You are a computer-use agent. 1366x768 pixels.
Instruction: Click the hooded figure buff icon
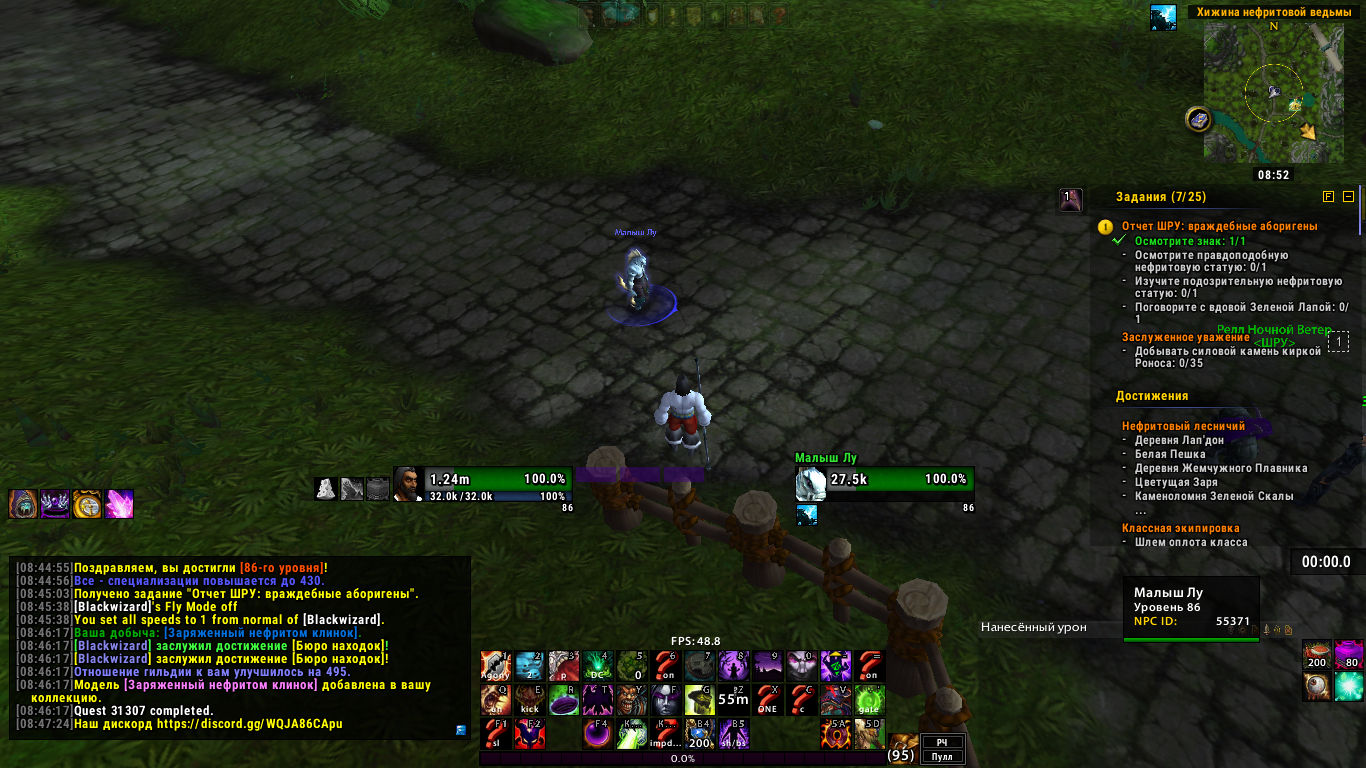pyautogui.click(x=23, y=503)
